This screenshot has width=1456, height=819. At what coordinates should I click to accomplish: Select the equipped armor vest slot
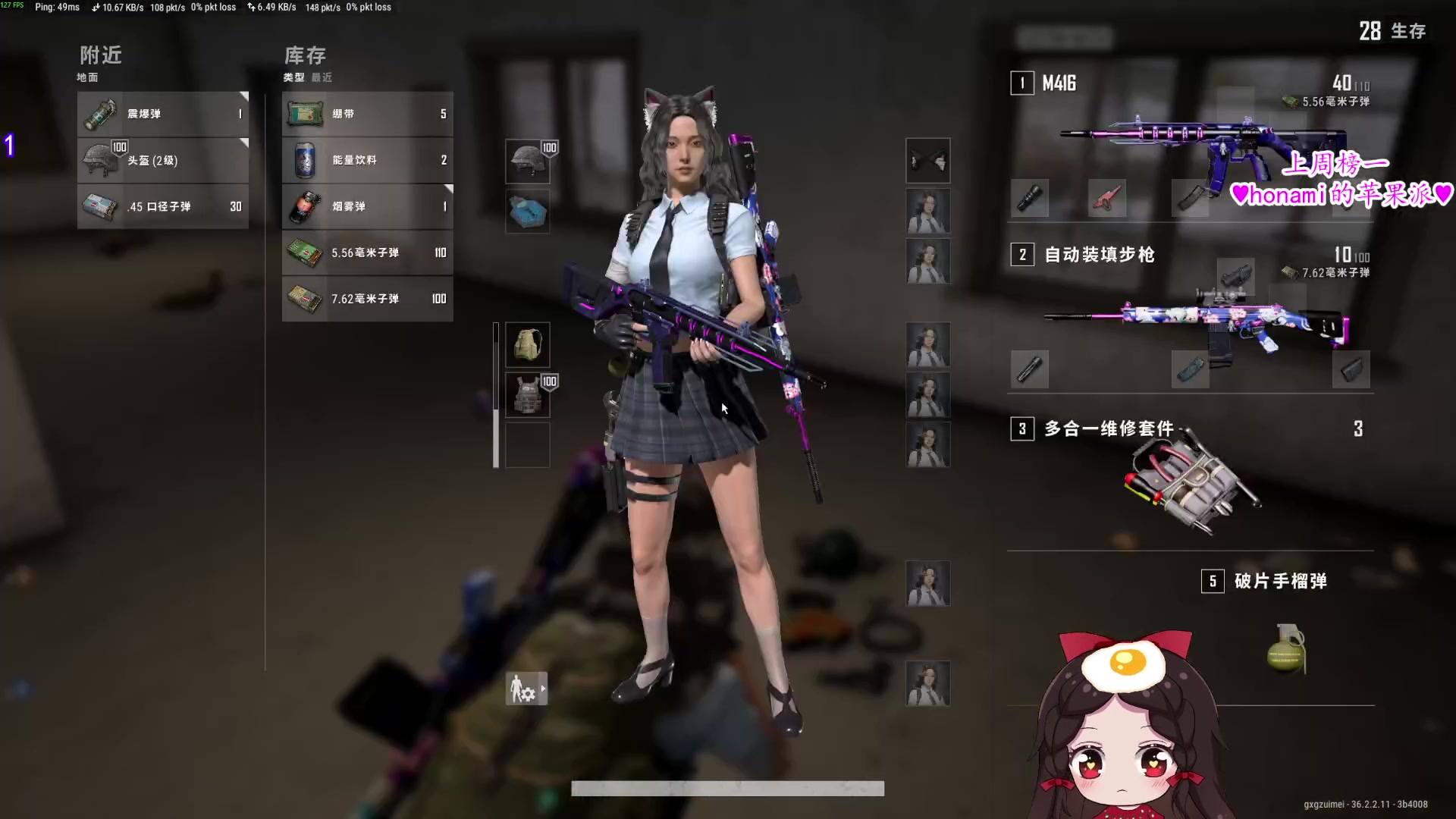(528, 395)
